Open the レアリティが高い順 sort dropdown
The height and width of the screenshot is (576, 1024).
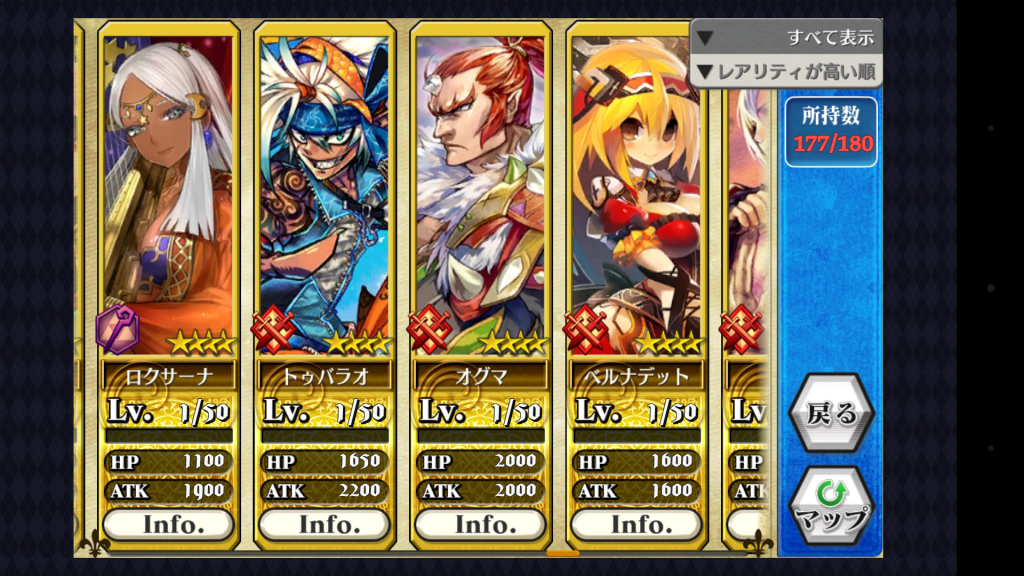coord(786,71)
